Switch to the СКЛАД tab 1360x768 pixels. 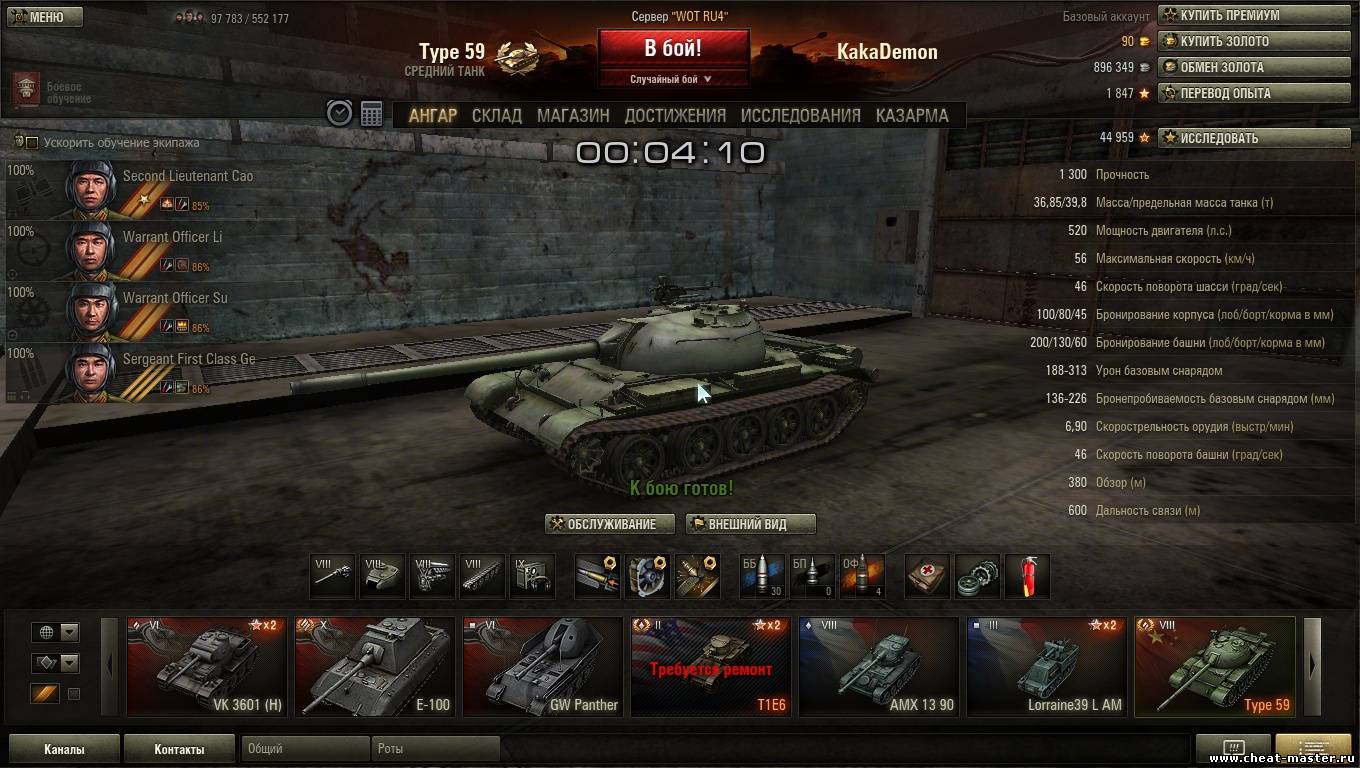point(496,115)
